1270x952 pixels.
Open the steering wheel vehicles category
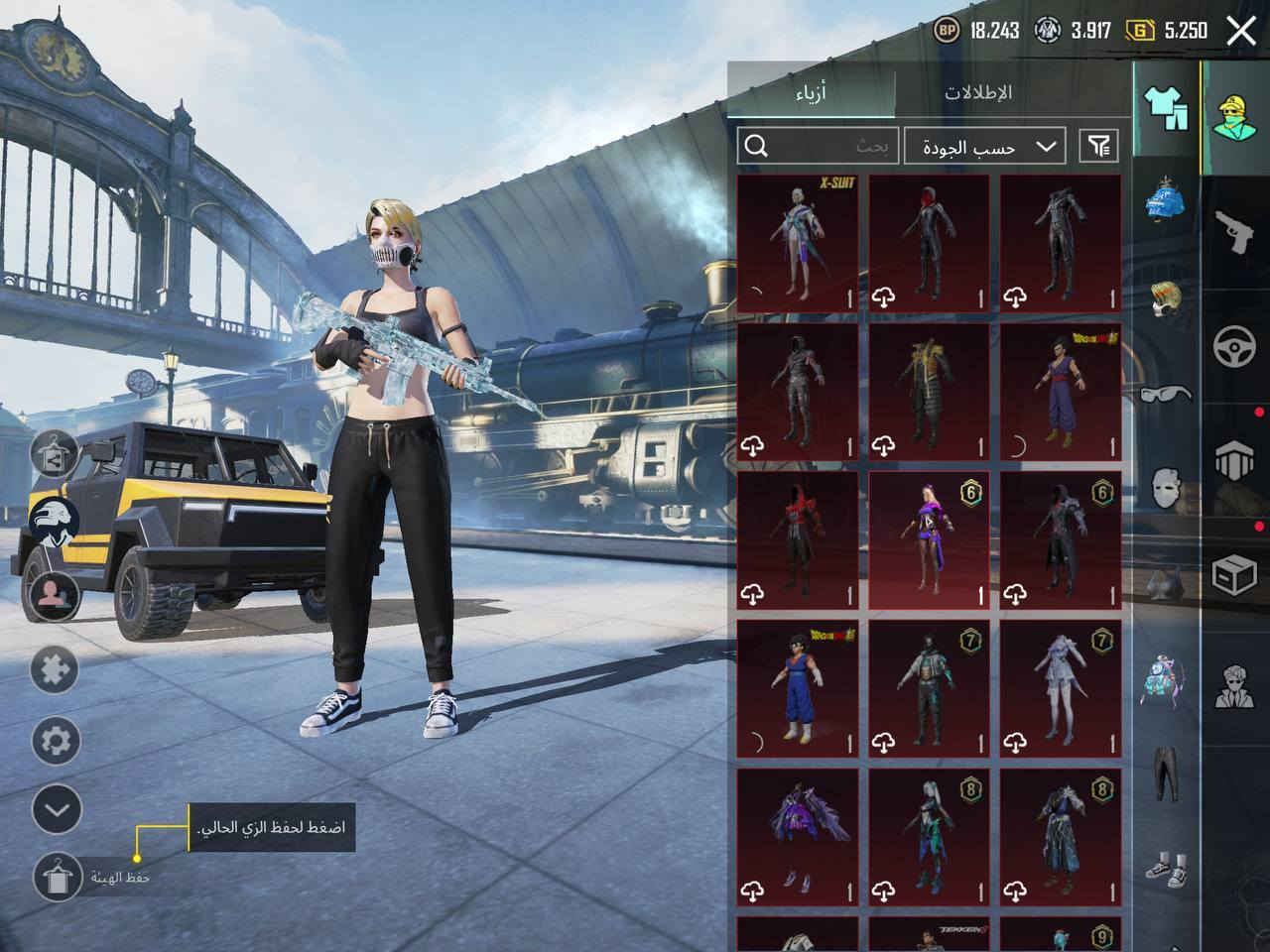pyautogui.click(x=1235, y=347)
